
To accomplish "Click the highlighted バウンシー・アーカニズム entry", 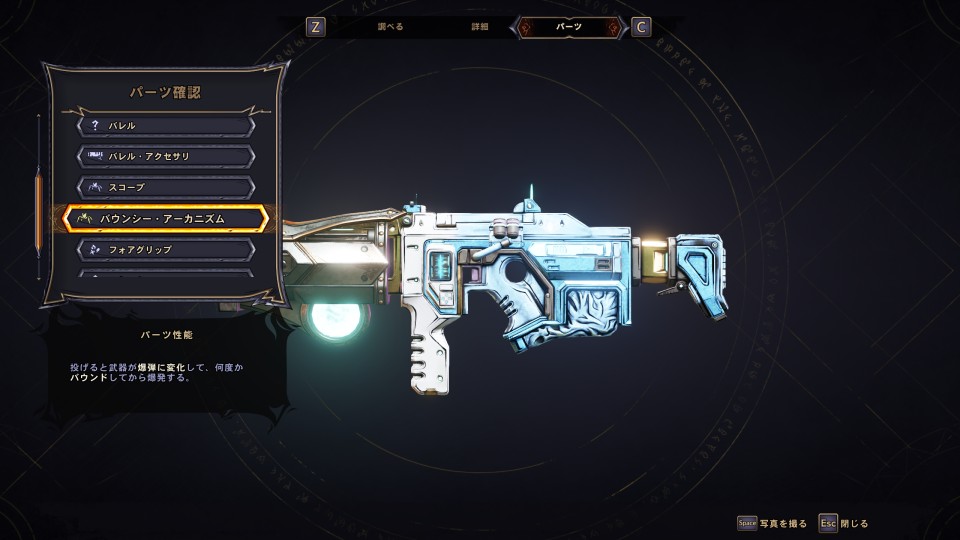I will (x=166, y=218).
